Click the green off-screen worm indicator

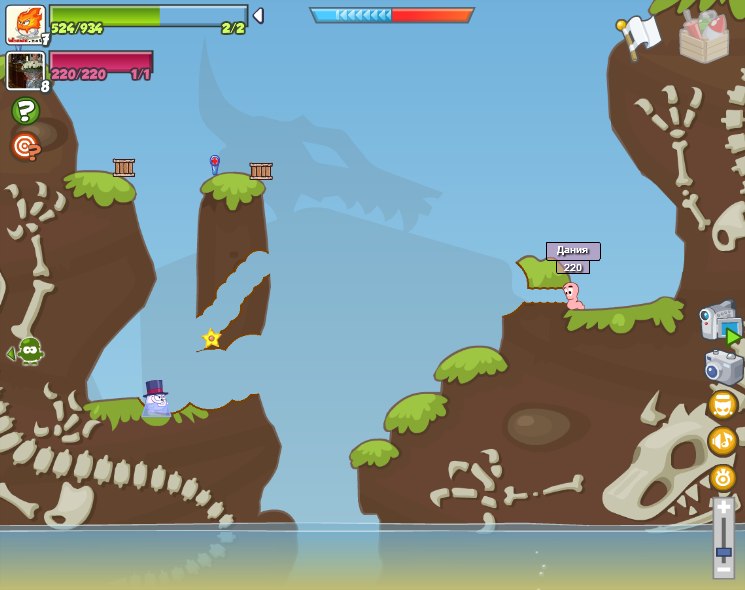pos(28,351)
